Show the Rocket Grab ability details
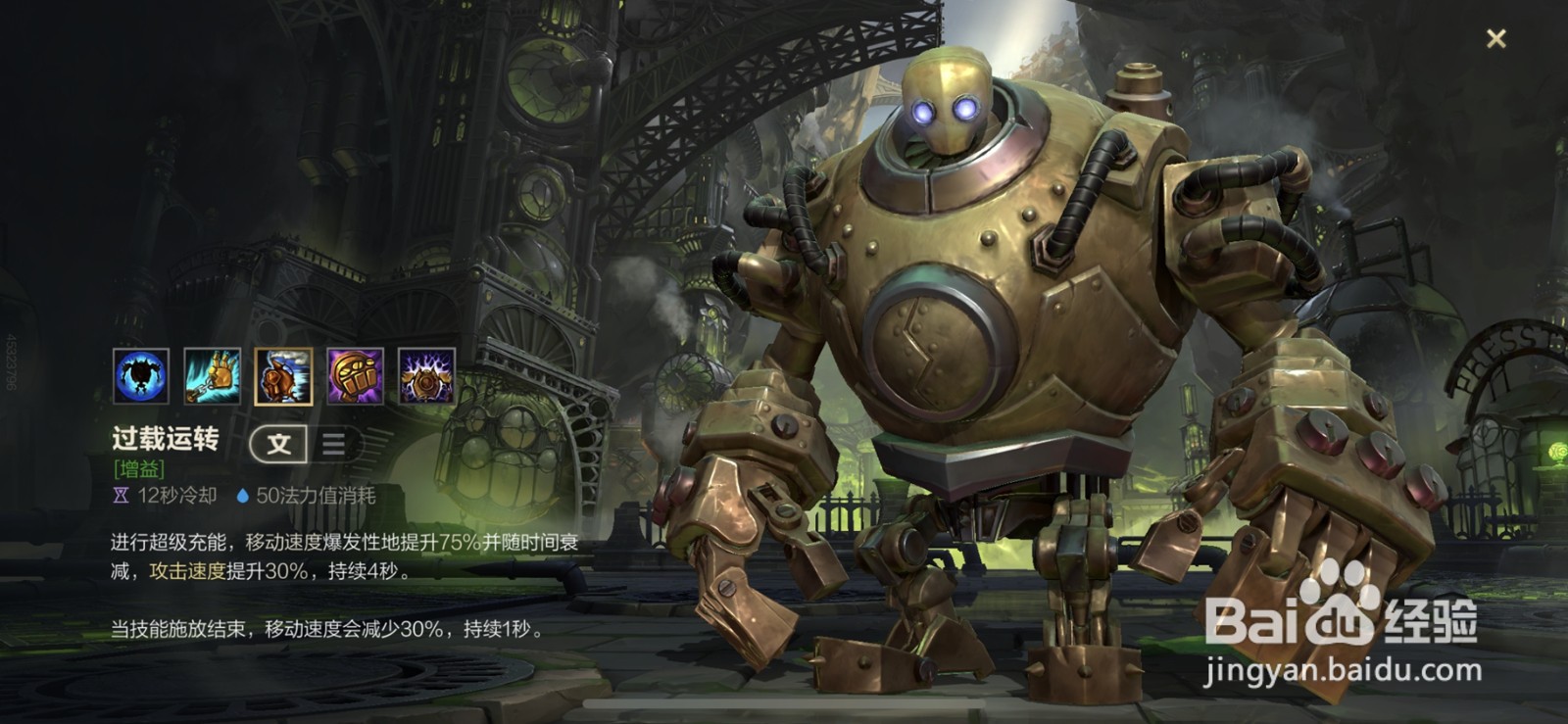 pyautogui.click(x=212, y=376)
